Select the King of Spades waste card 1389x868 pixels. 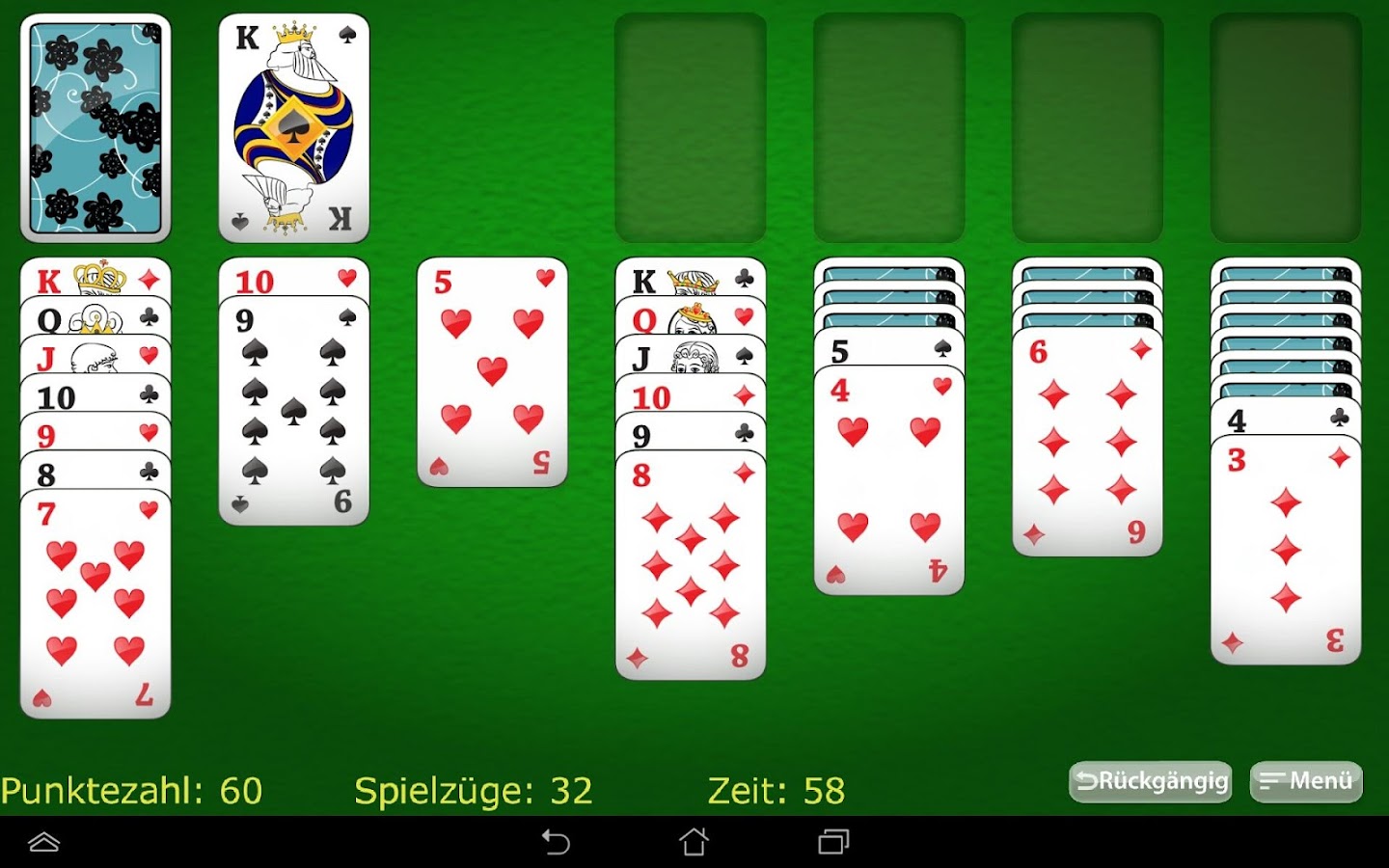(x=292, y=126)
